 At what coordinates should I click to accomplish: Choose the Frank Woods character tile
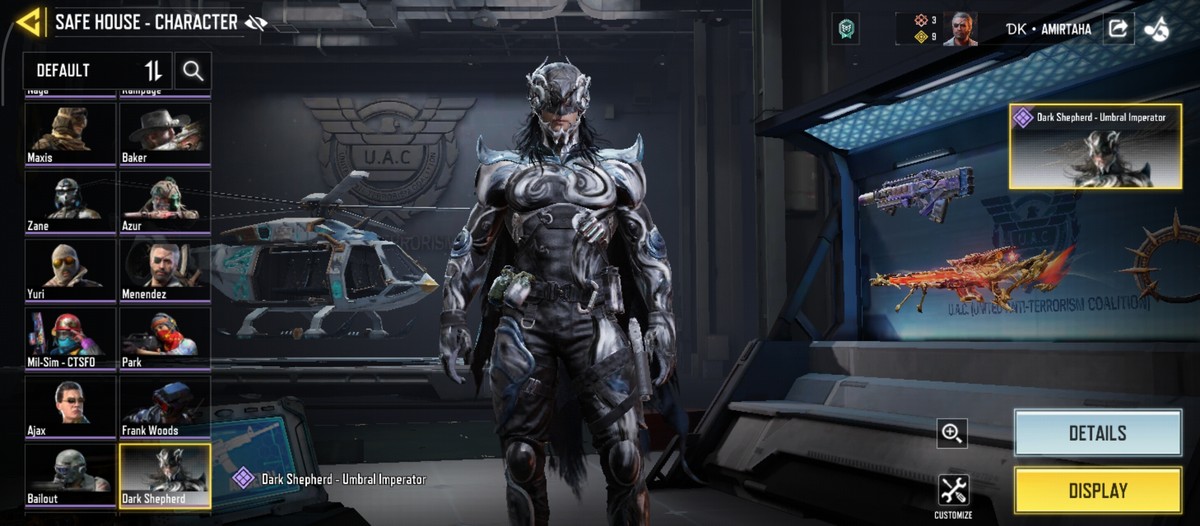click(165, 406)
